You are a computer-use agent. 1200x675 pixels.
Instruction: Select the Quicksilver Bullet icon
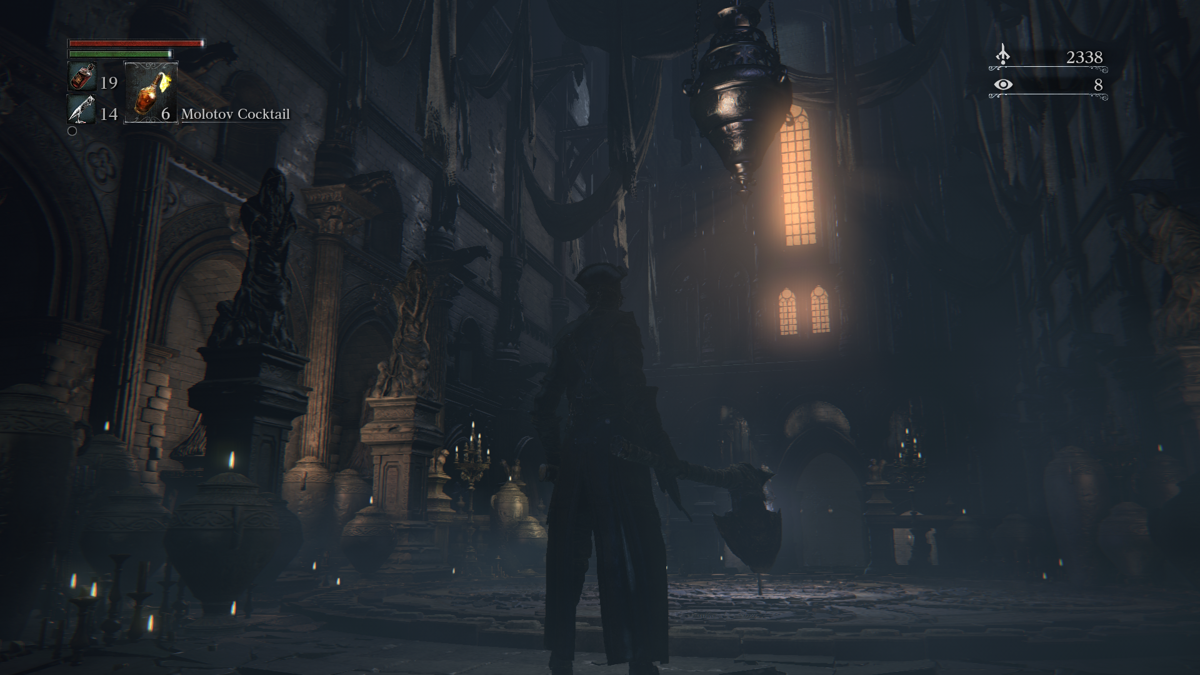point(81,109)
